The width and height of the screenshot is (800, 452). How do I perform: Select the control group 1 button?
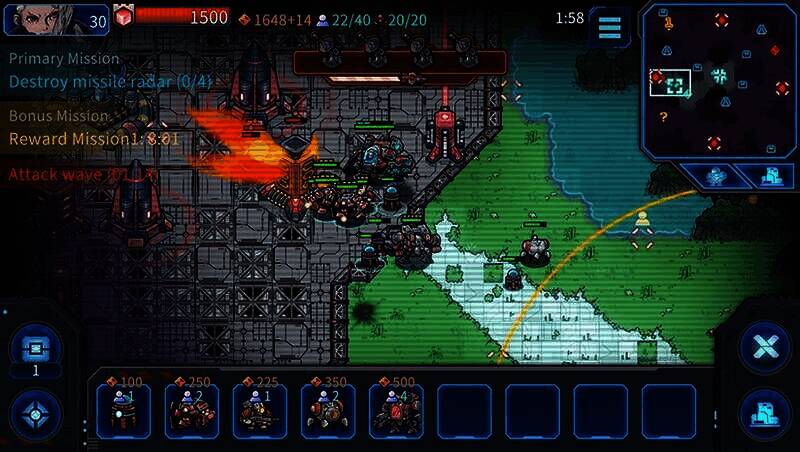tap(35, 349)
